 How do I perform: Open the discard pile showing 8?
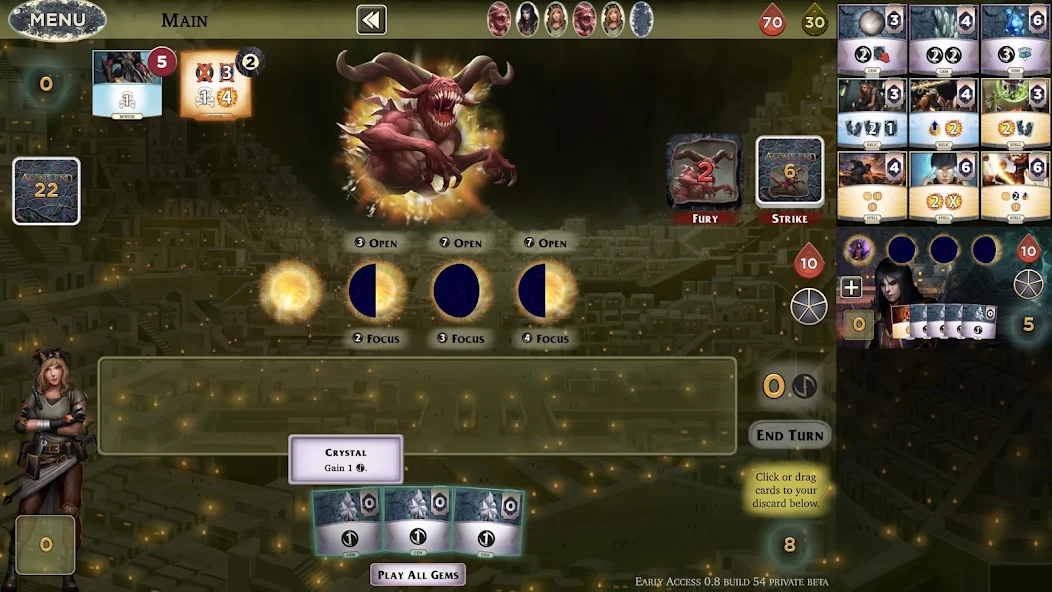click(790, 545)
